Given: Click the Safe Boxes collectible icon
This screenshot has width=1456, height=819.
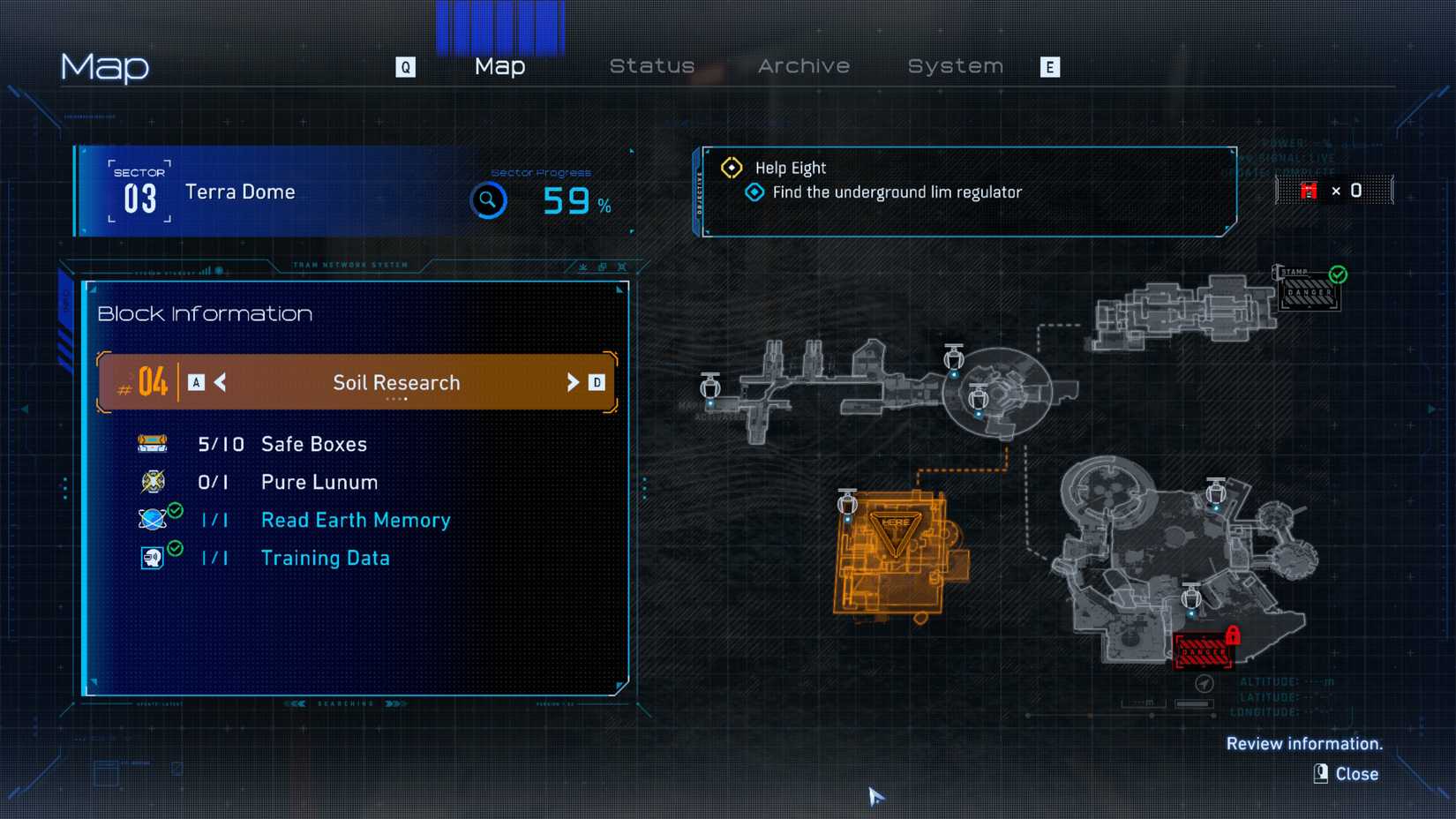Looking at the screenshot, I should coord(152,444).
